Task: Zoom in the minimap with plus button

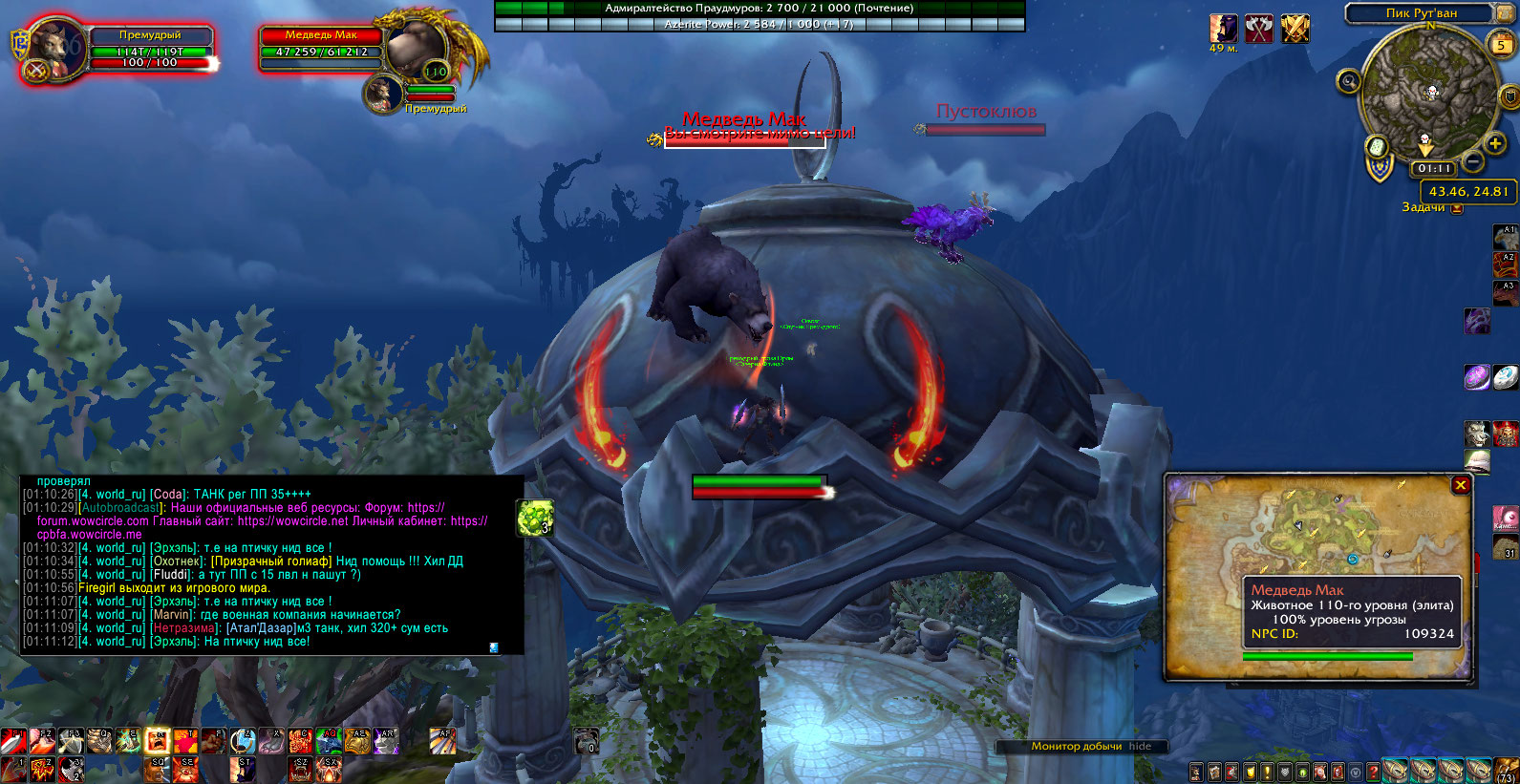Action: [1495, 144]
